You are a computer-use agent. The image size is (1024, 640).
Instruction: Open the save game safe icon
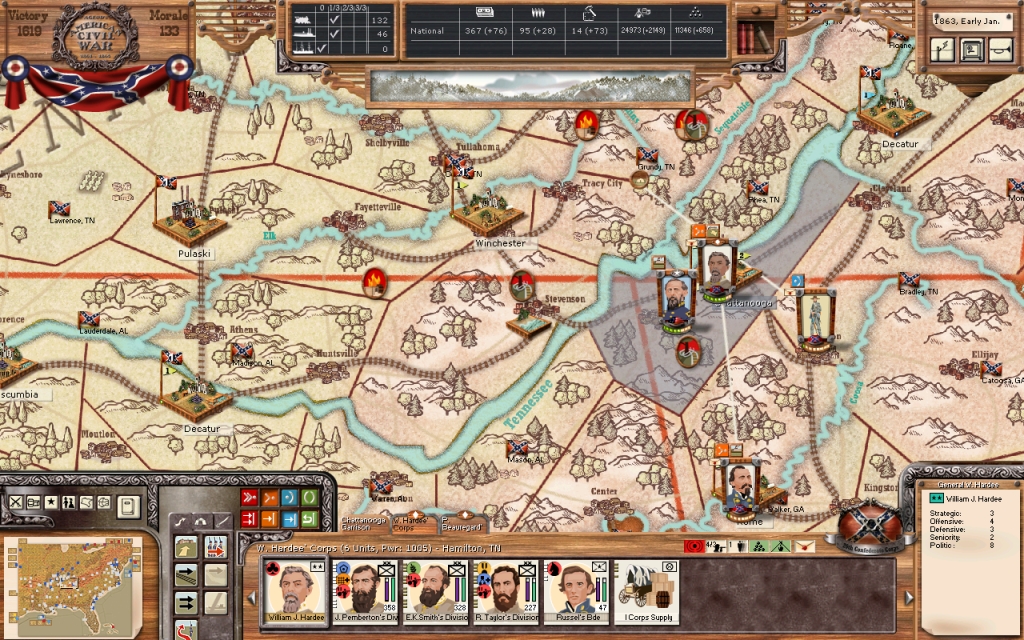(x=971, y=48)
